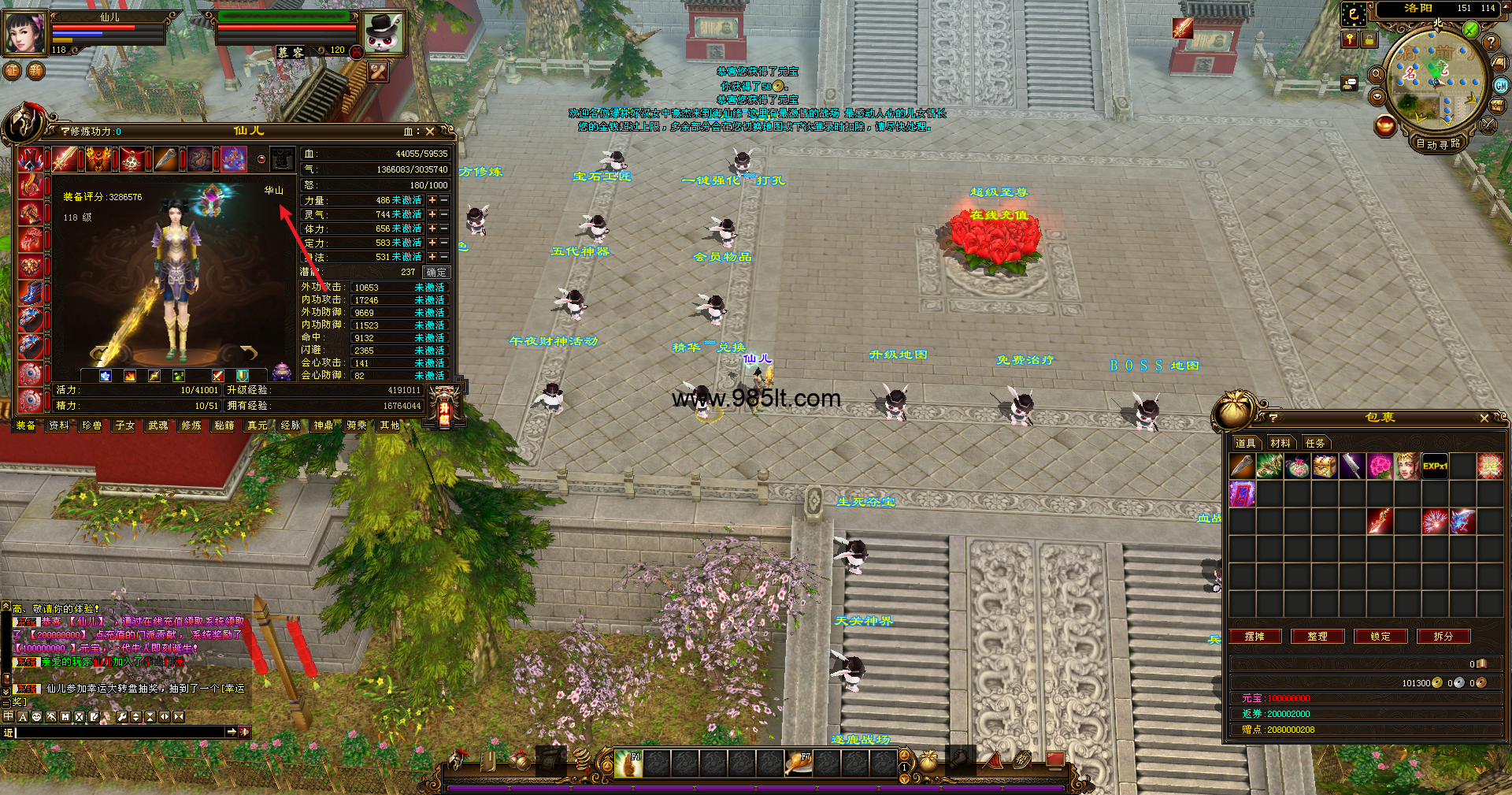Open the 珍兽 pet tab
The width and height of the screenshot is (1512, 795).
92,425
